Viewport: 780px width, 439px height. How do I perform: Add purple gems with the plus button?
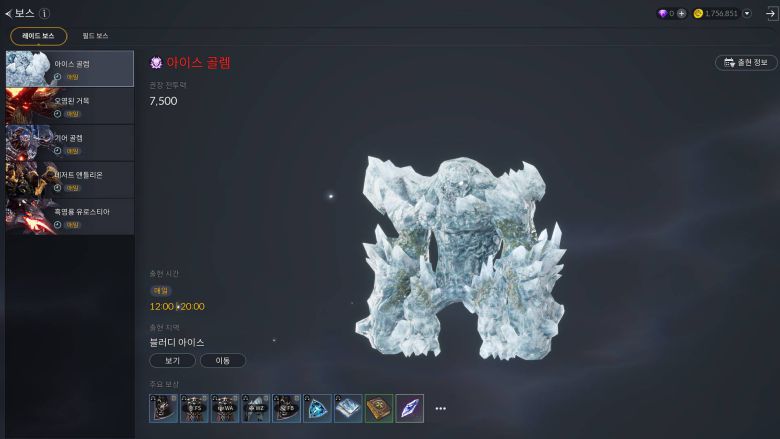(682, 14)
